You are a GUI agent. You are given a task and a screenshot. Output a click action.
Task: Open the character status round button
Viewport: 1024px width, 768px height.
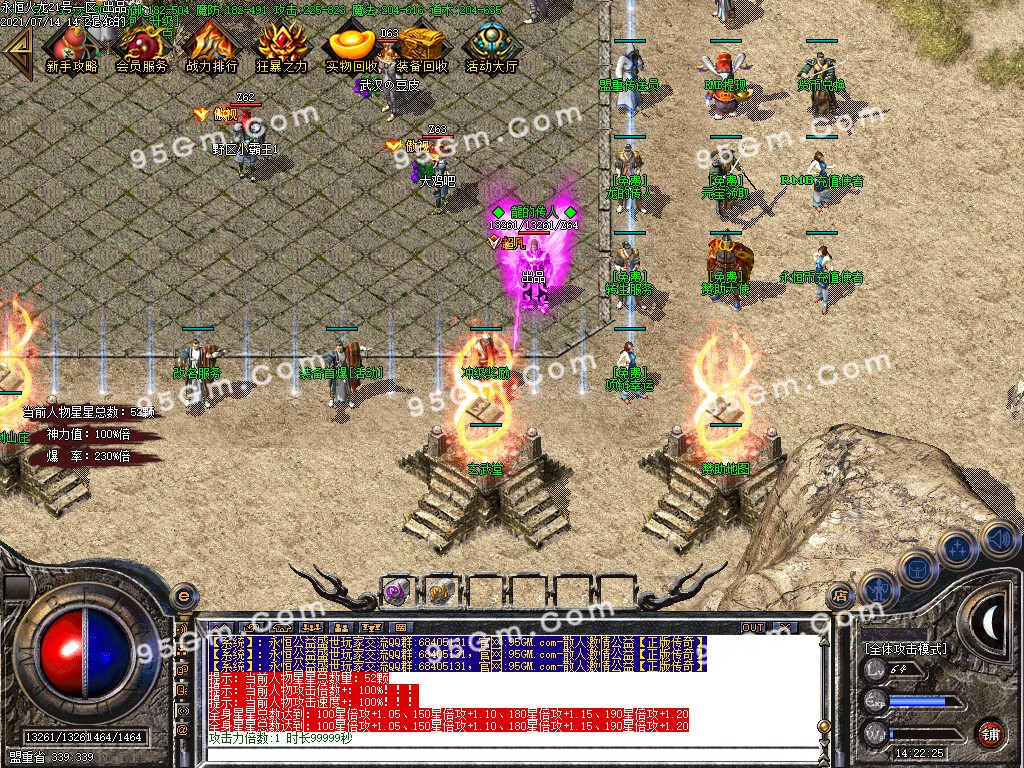[x=877, y=589]
